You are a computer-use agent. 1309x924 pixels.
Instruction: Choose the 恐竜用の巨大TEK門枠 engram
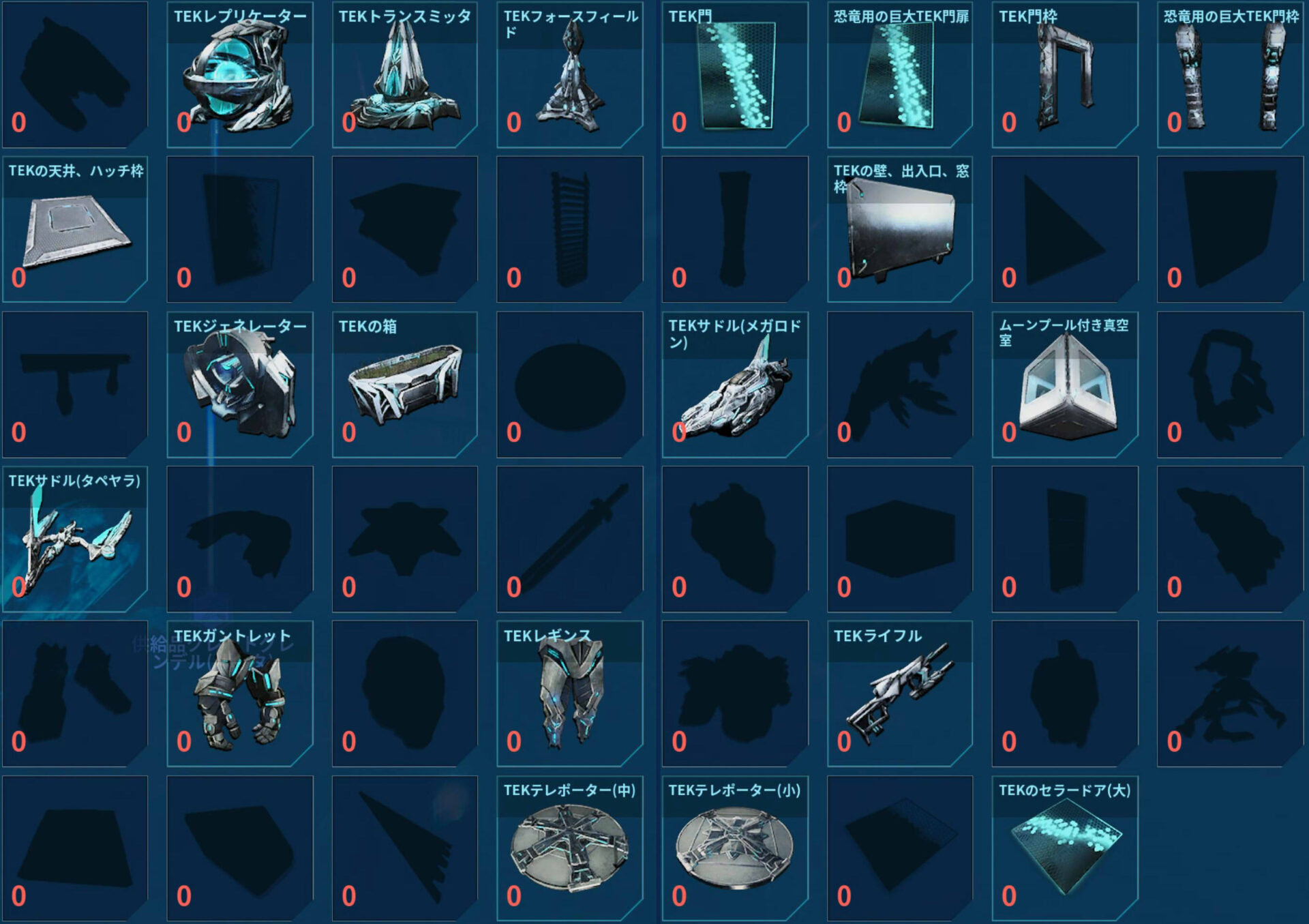pyautogui.click(x=1229, y=75)
